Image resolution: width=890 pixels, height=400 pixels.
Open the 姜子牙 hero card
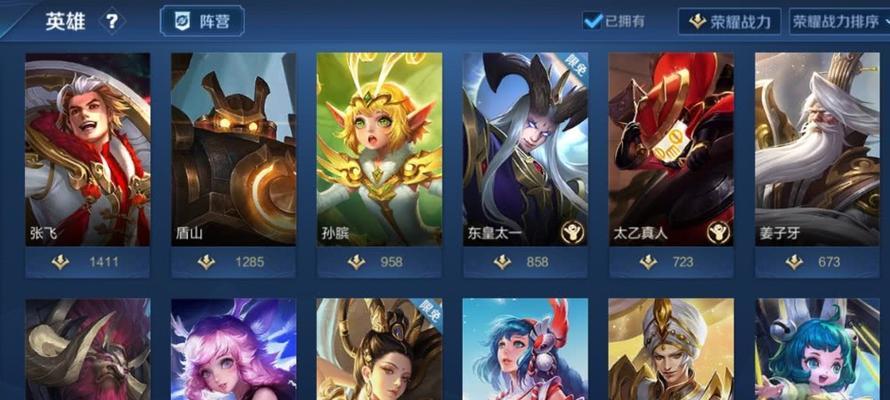(x=817, y=160)
